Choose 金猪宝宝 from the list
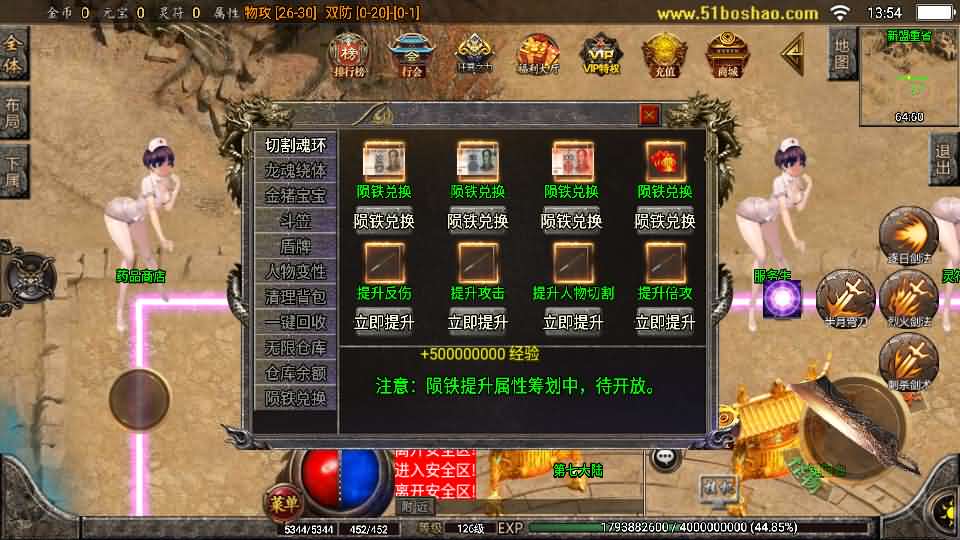Viewport: 960px width, 540px height. [295, 195]
